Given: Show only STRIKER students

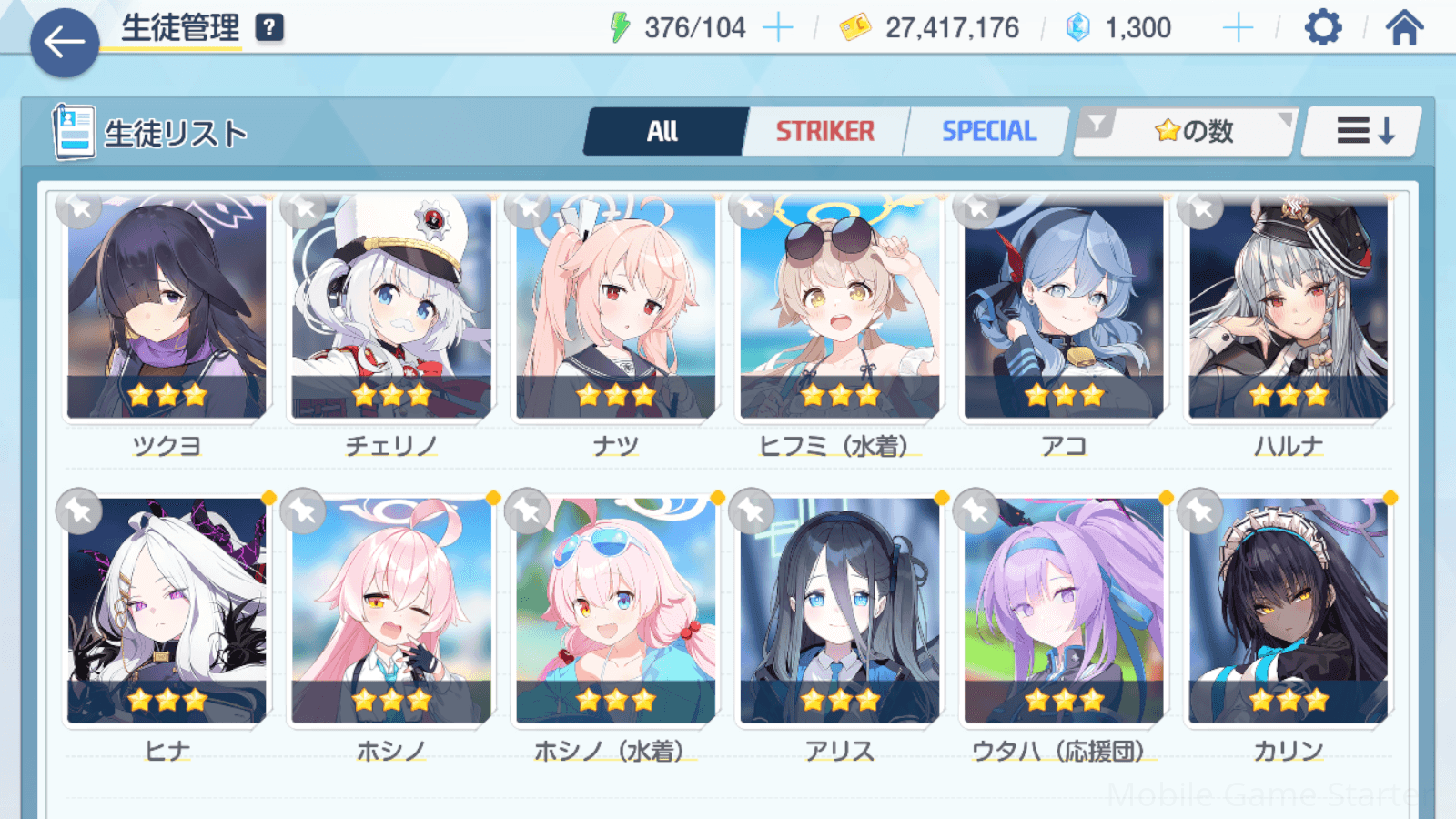Looking at the screenshot, I should [x=825, y=132].
